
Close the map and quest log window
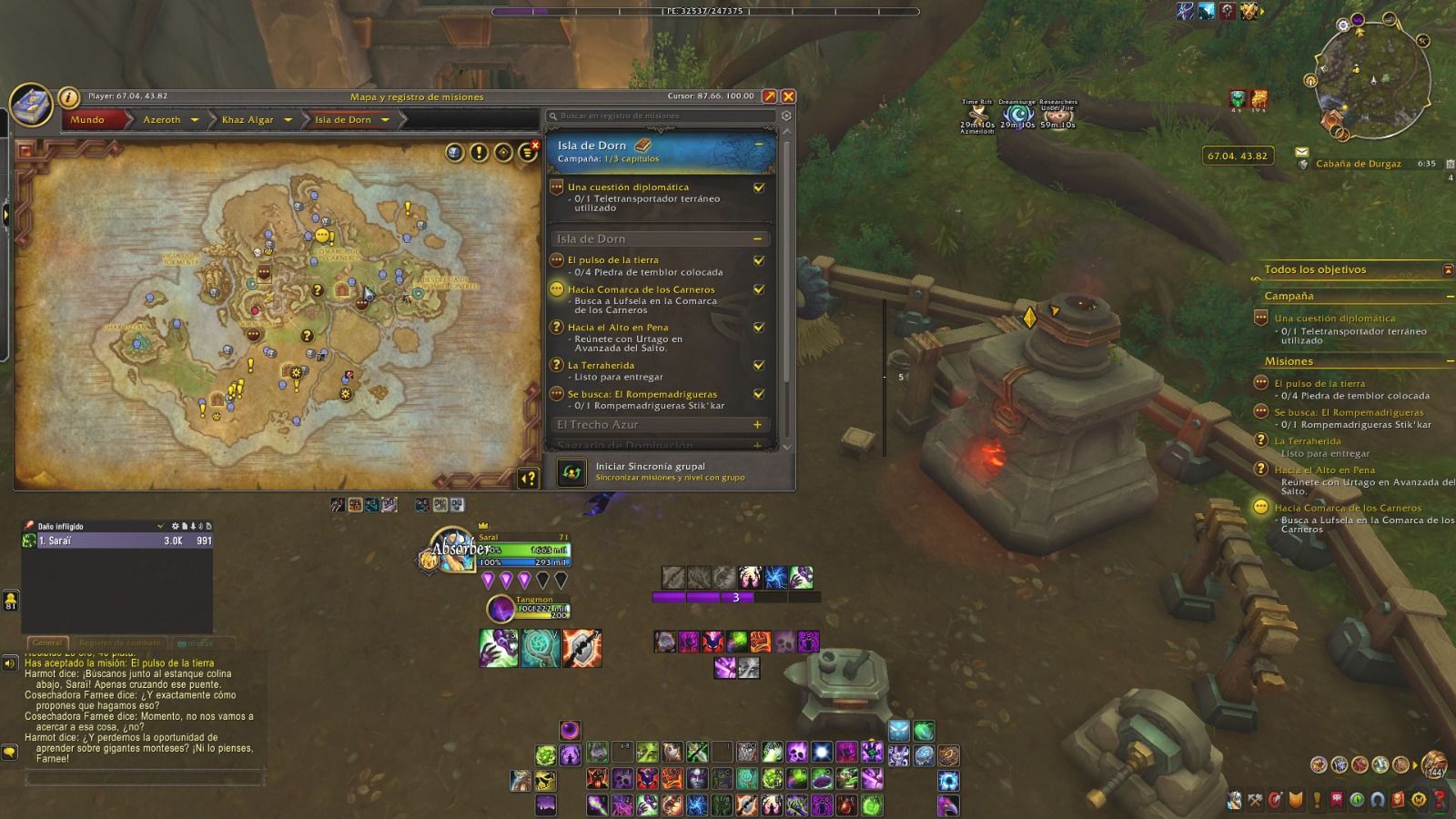pos(788,96)
